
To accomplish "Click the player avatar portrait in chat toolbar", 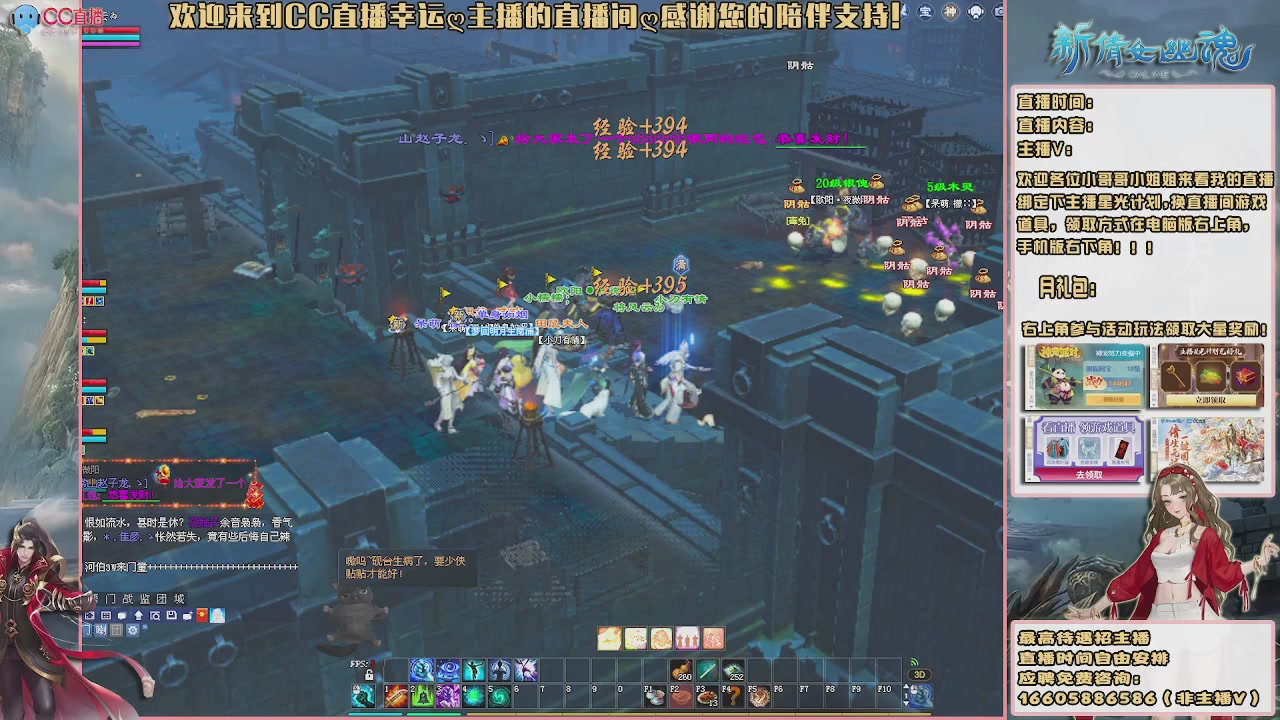I will (x=217, y=615).
